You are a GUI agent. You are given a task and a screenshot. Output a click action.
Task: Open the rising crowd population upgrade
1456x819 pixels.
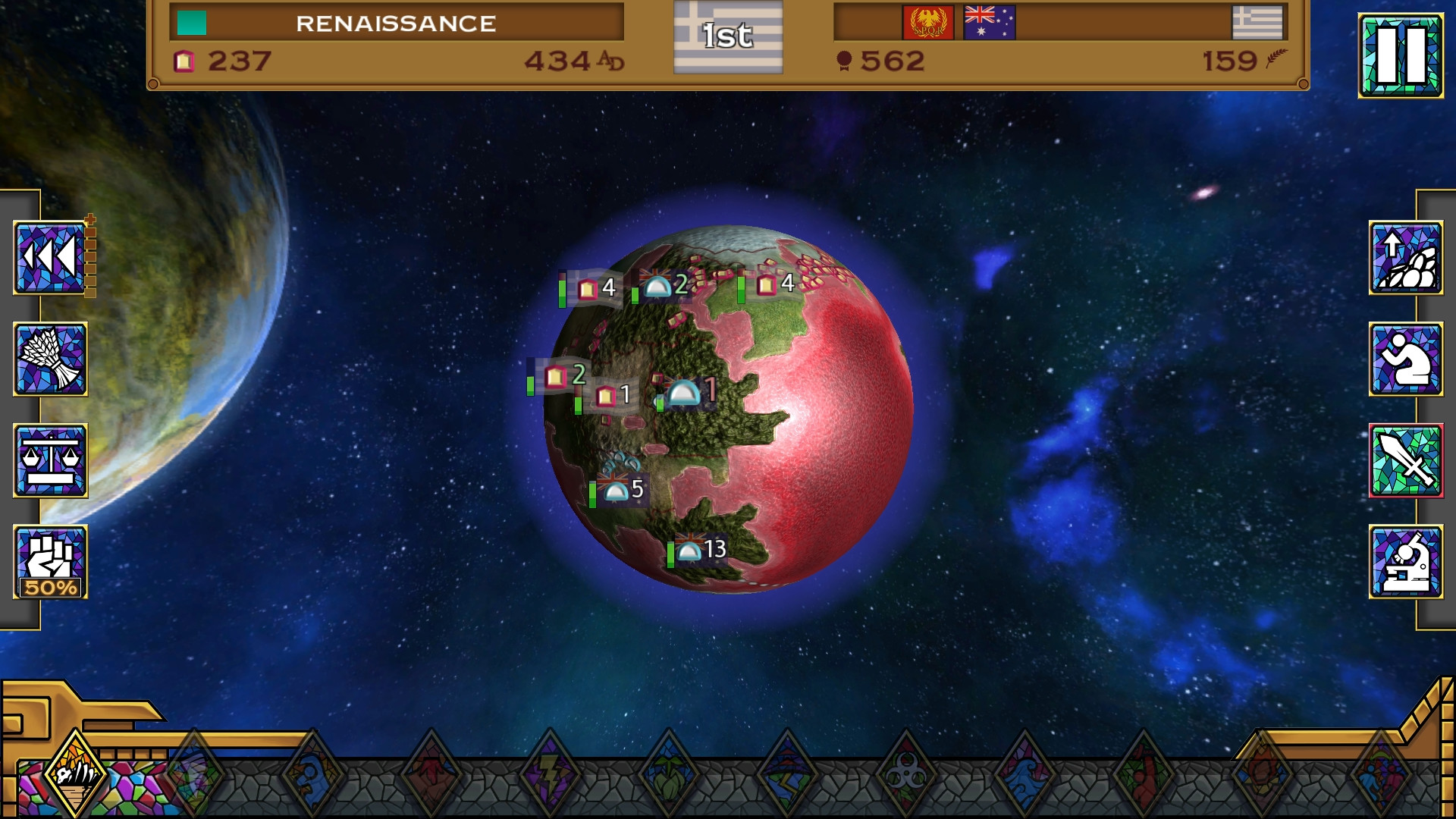pos(1405,258)
